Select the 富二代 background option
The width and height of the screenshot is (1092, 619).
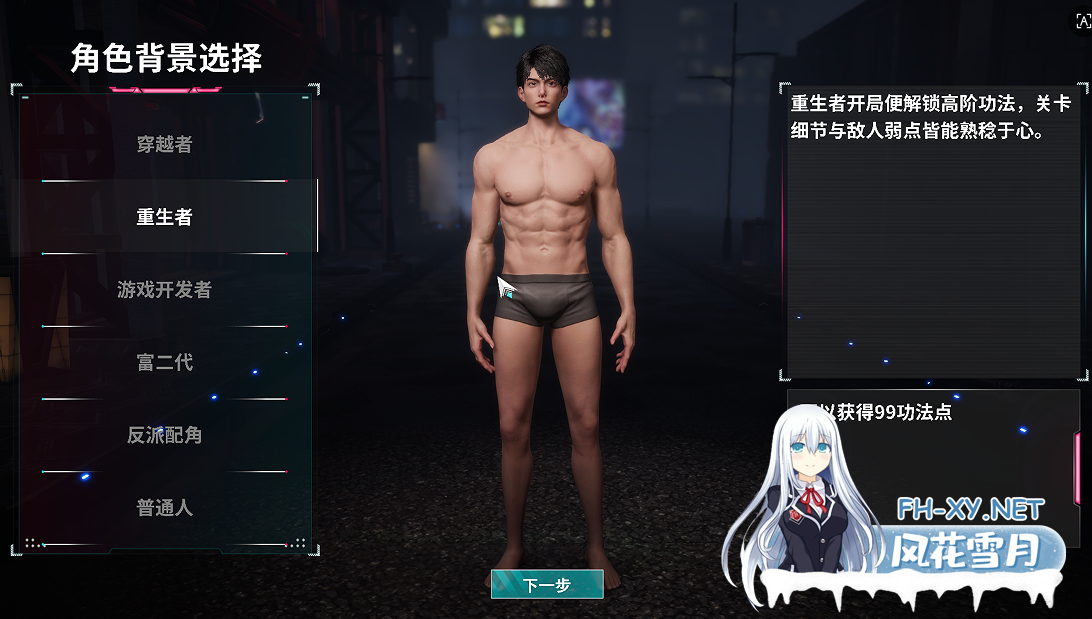pos(164,363)
